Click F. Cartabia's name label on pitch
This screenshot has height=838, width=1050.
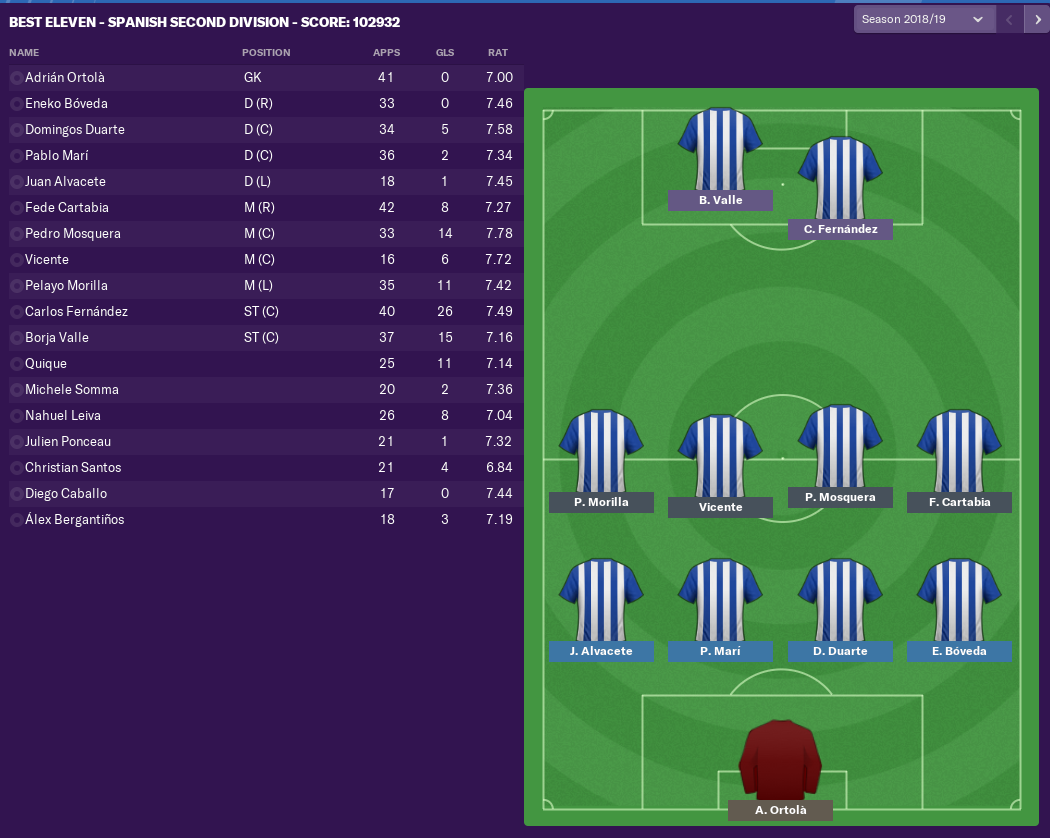pos(959,502)
